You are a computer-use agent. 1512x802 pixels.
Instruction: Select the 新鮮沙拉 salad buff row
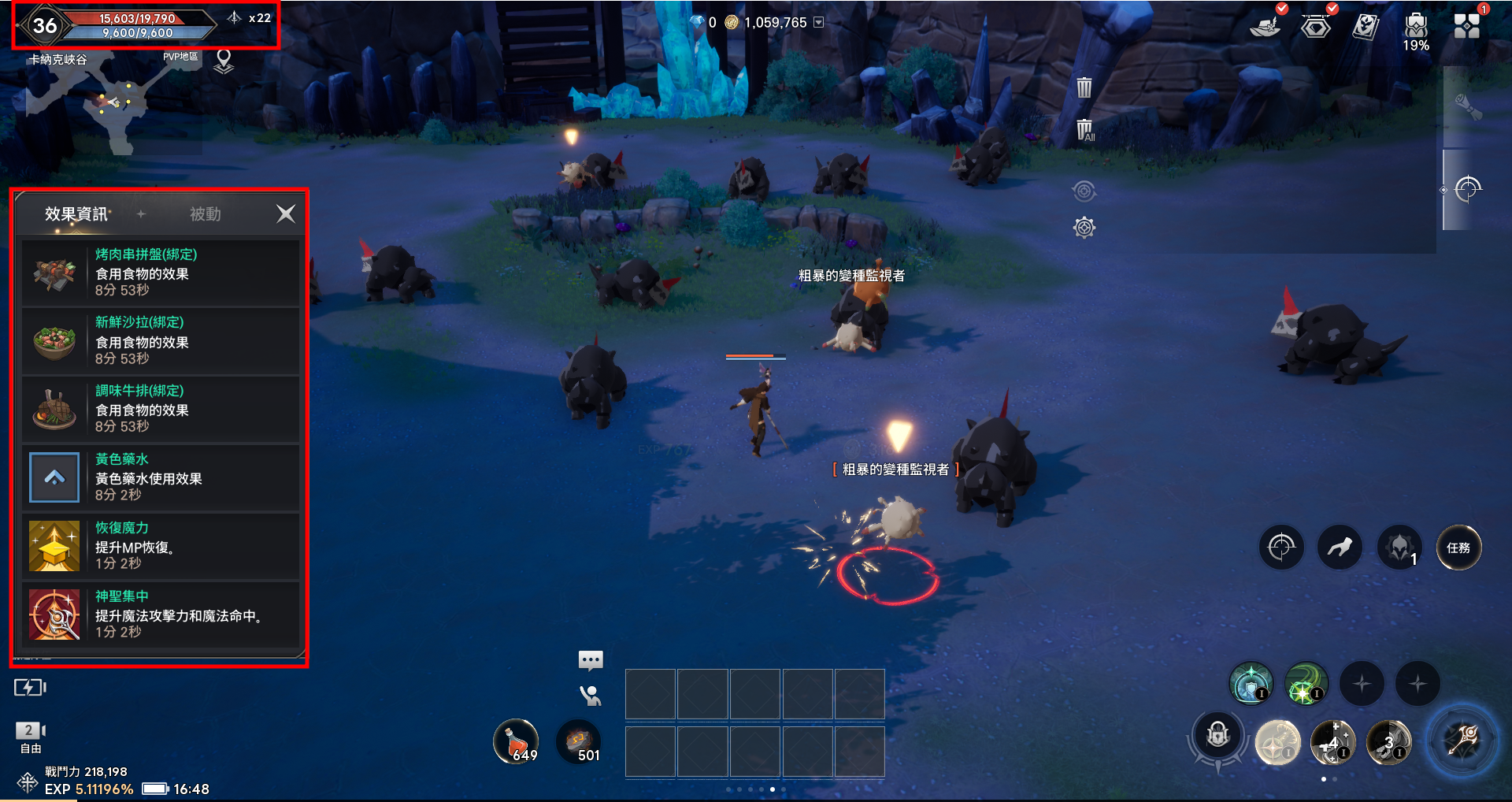point(161,340)
